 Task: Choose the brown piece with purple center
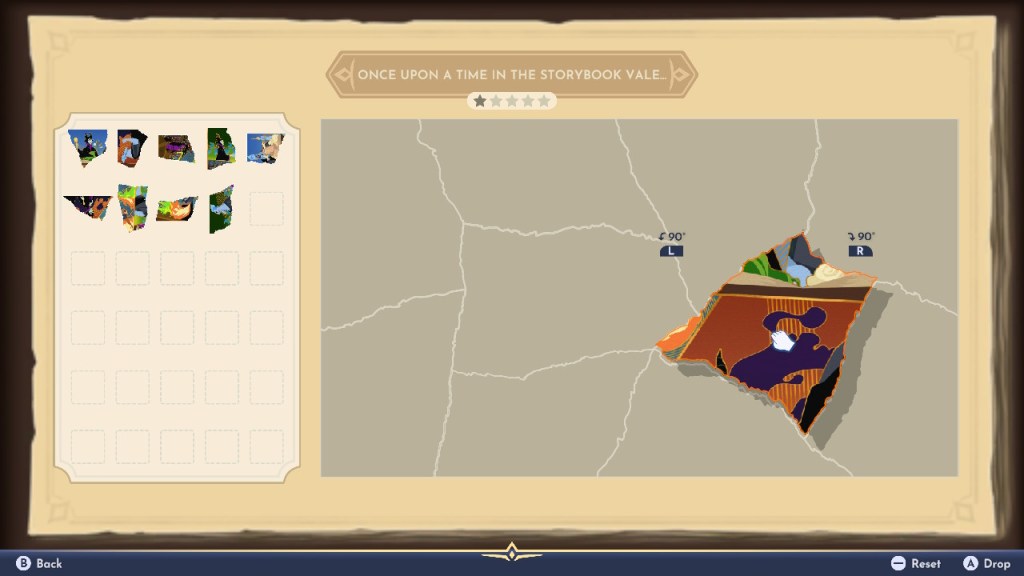[x=176, y=148]
